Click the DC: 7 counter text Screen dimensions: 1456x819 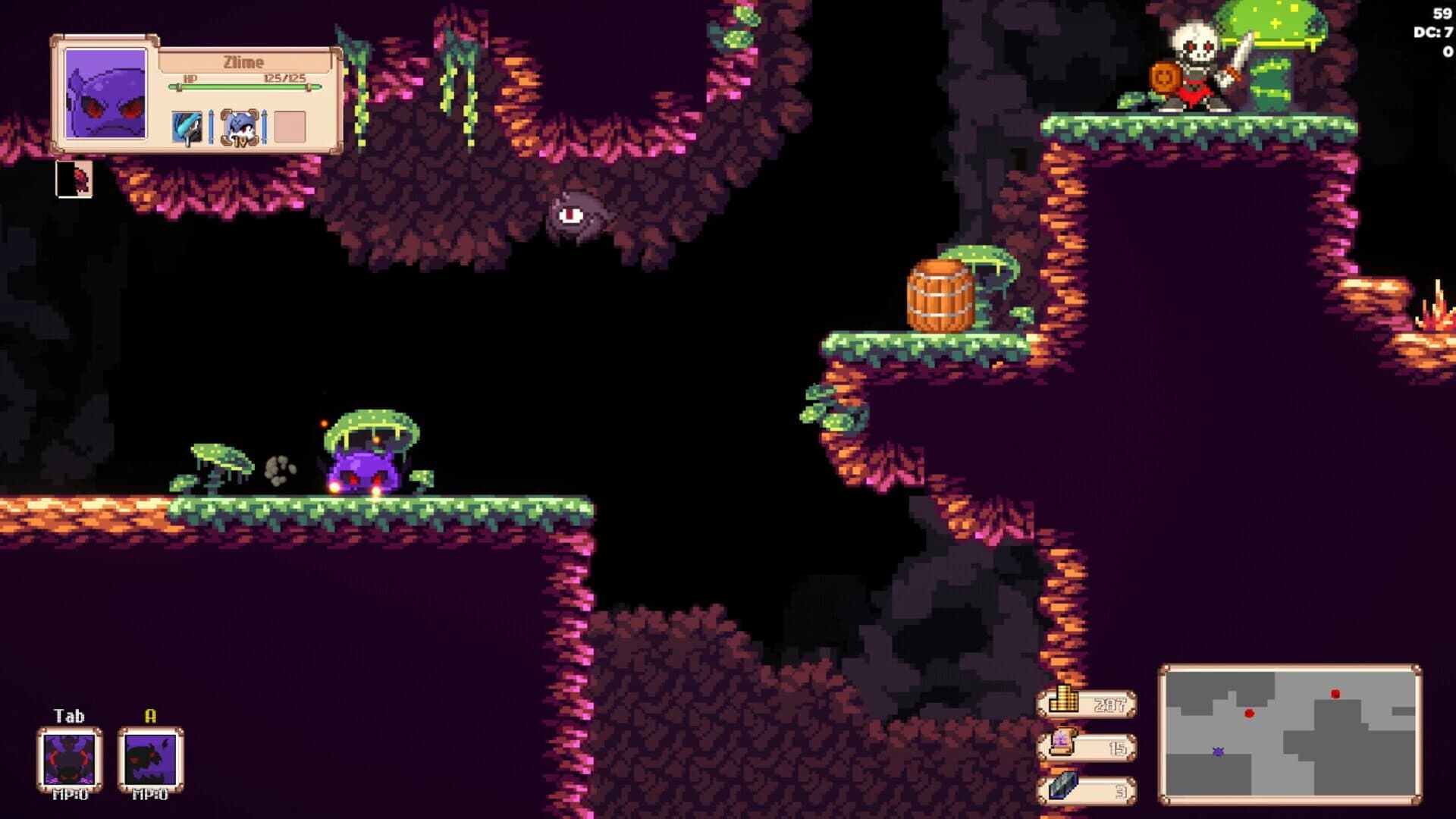(x=1432, y=32)
